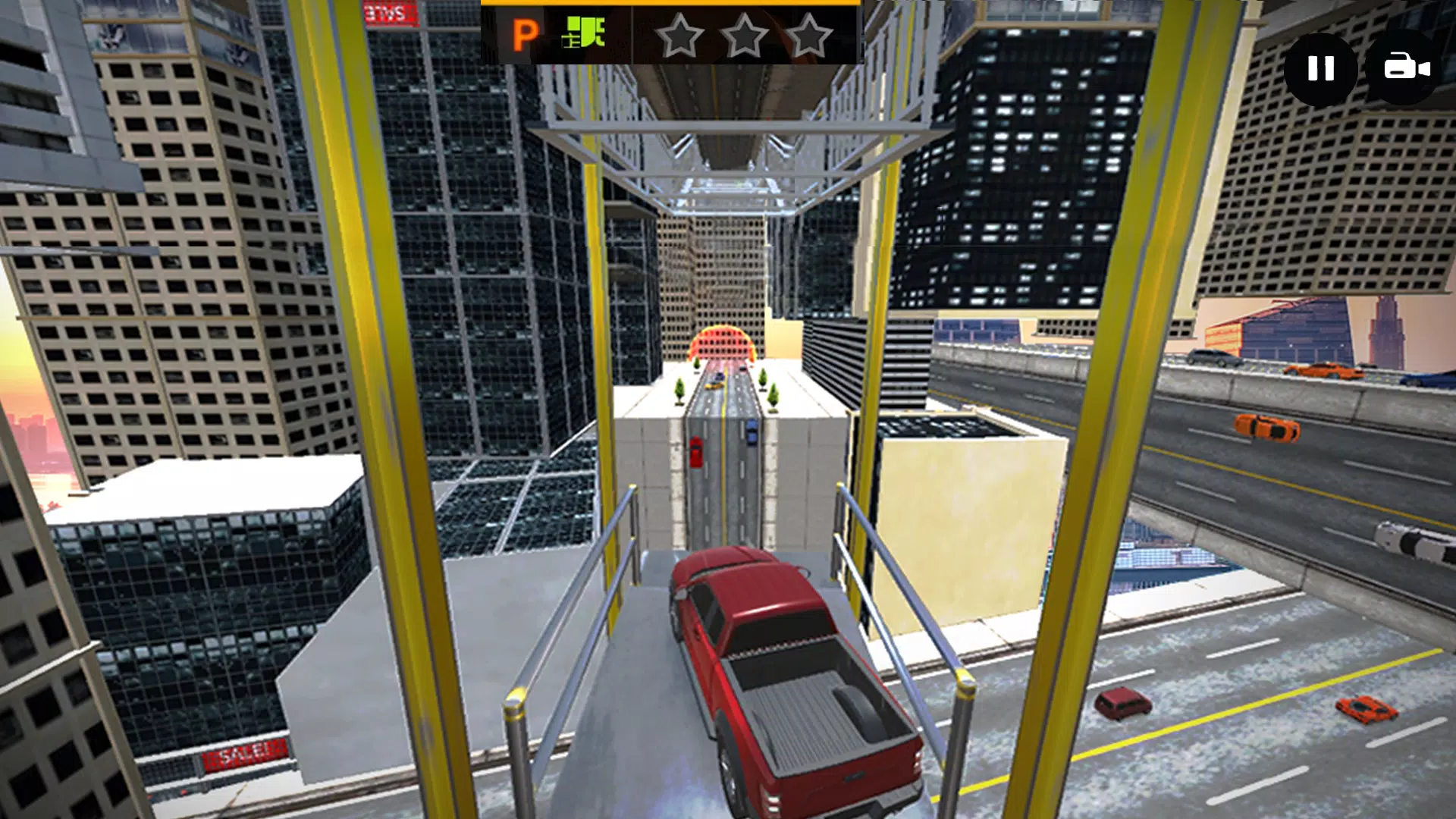Switch the camera view
Viewport: 1456px width, 819px height.
click(x=1404, y=68)
